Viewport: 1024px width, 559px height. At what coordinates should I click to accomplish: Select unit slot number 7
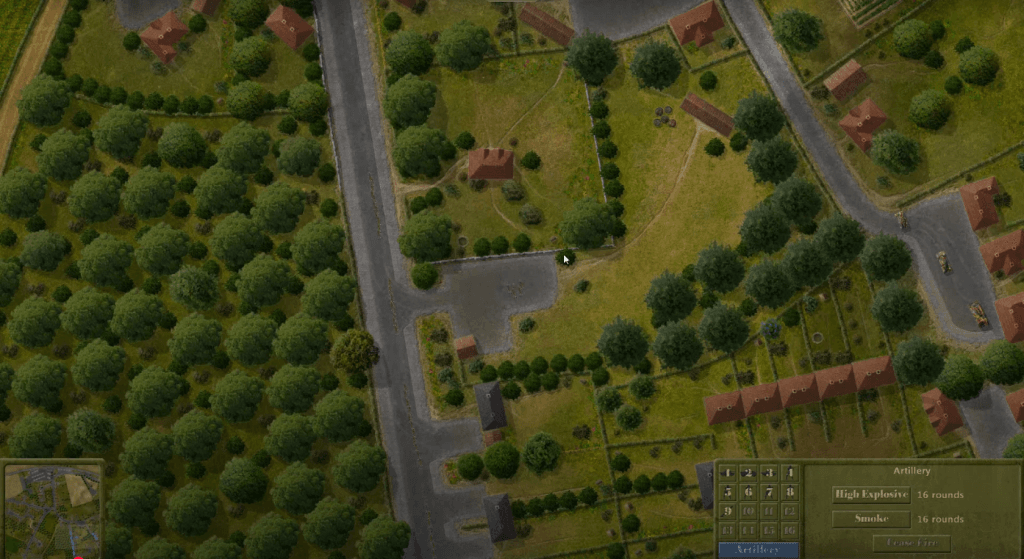(x=770, y=492)
